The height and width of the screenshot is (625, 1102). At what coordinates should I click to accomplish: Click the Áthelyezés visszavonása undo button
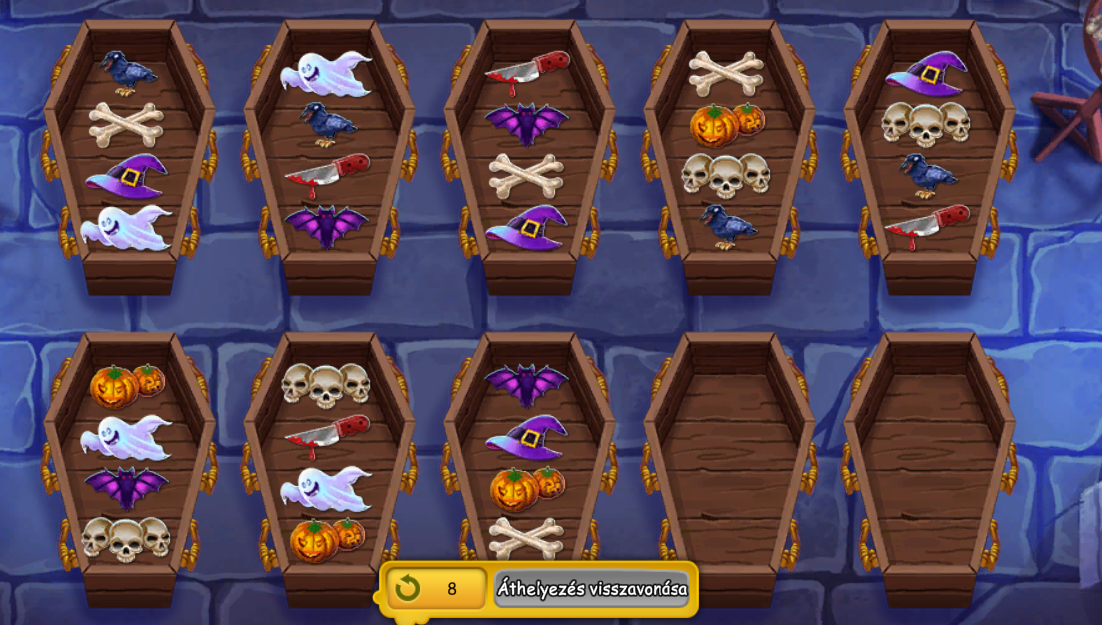pos(591,589)
